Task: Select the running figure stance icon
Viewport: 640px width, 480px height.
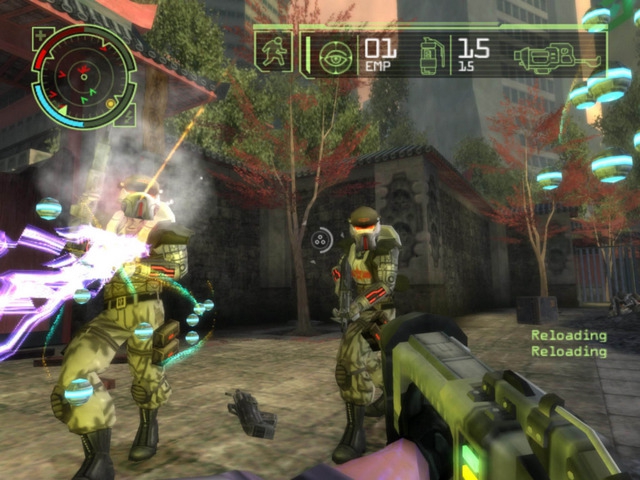Action: tap(271, 52)
